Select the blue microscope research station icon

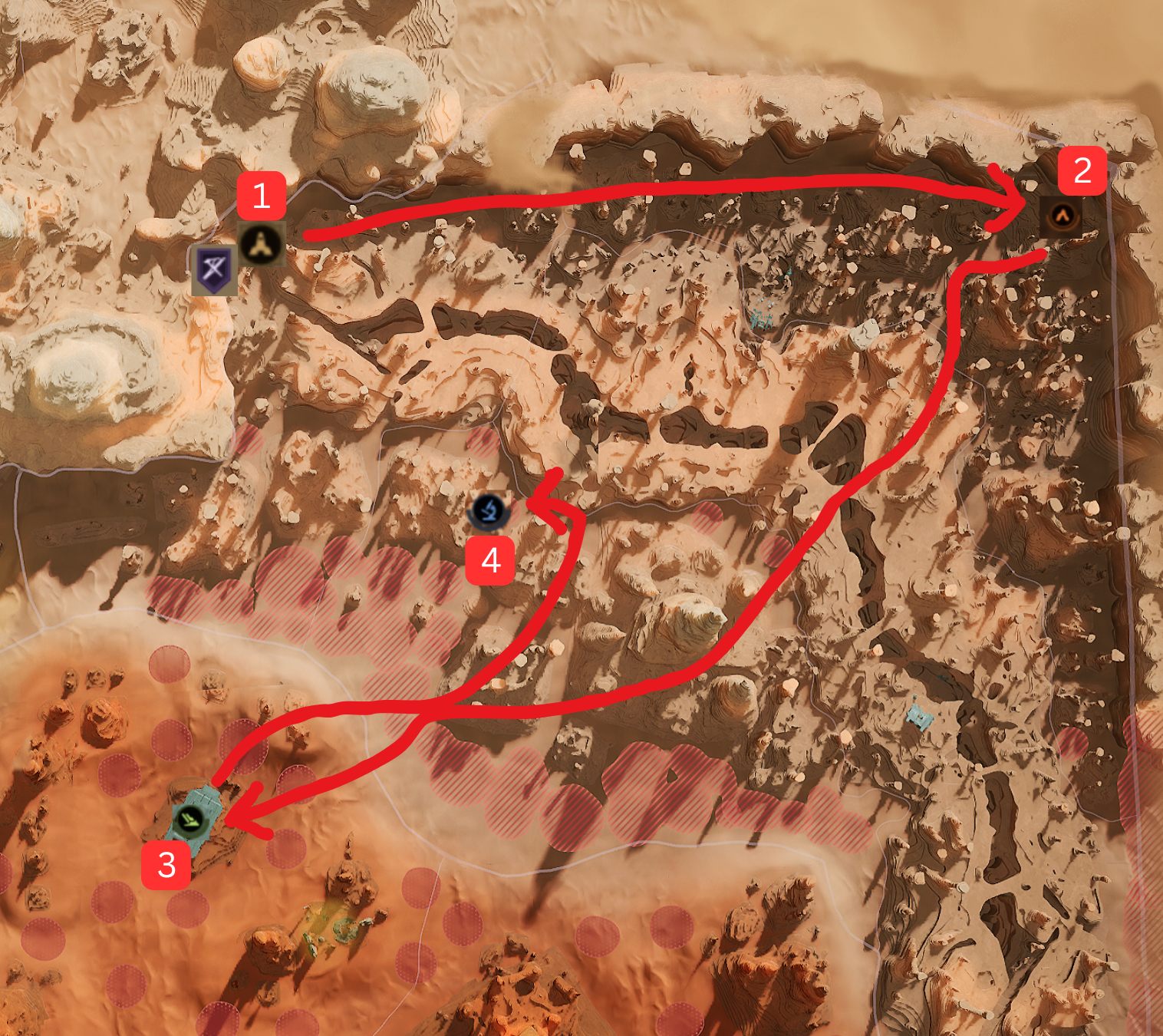pos(489,510)
